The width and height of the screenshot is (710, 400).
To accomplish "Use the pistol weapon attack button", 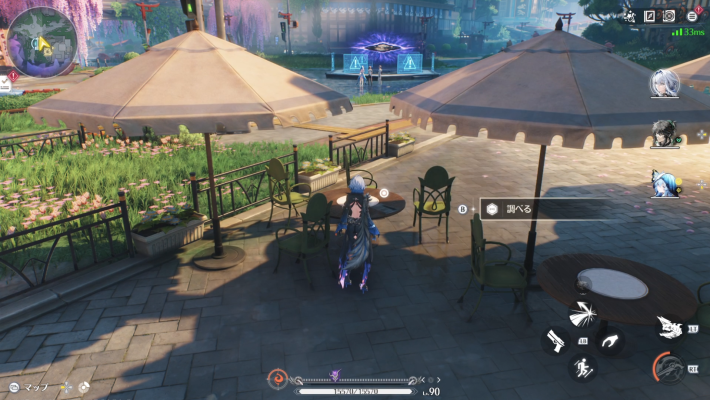I will point(553,340).
